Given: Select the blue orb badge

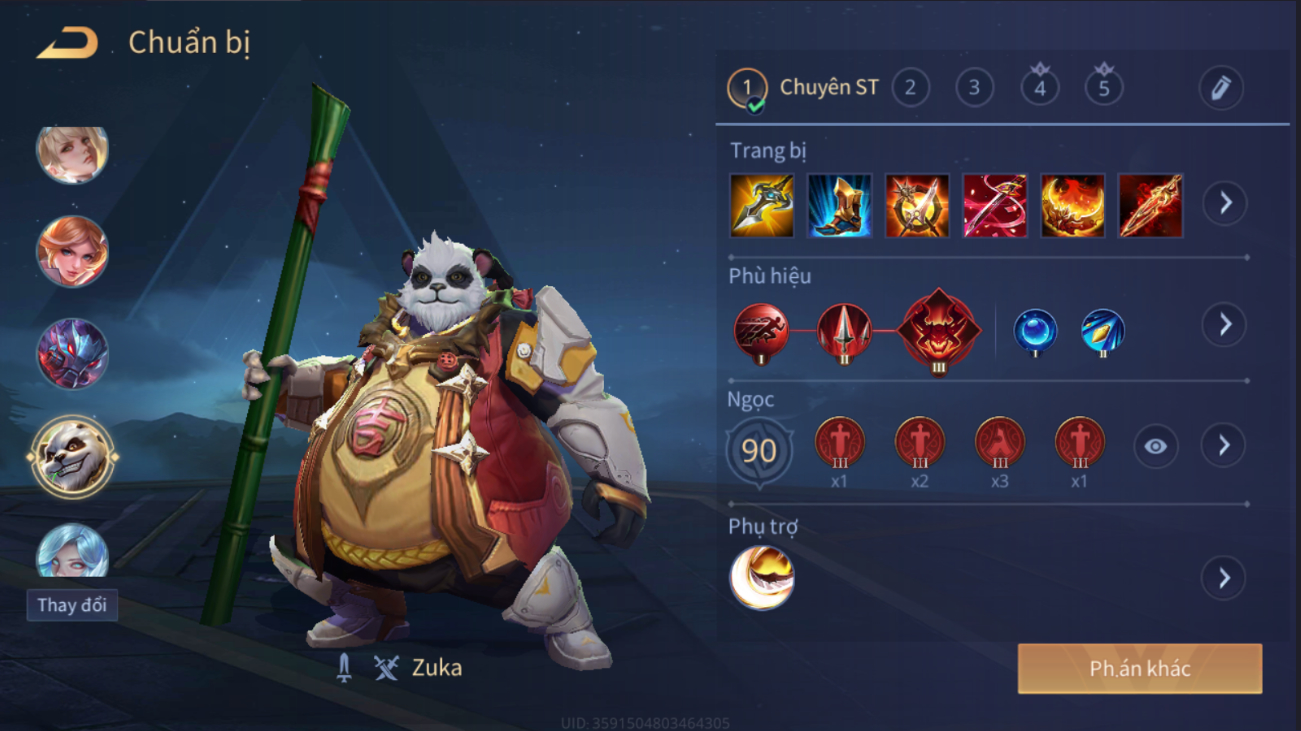Looking at the screenshot, I should click(x=1035, y=331).
